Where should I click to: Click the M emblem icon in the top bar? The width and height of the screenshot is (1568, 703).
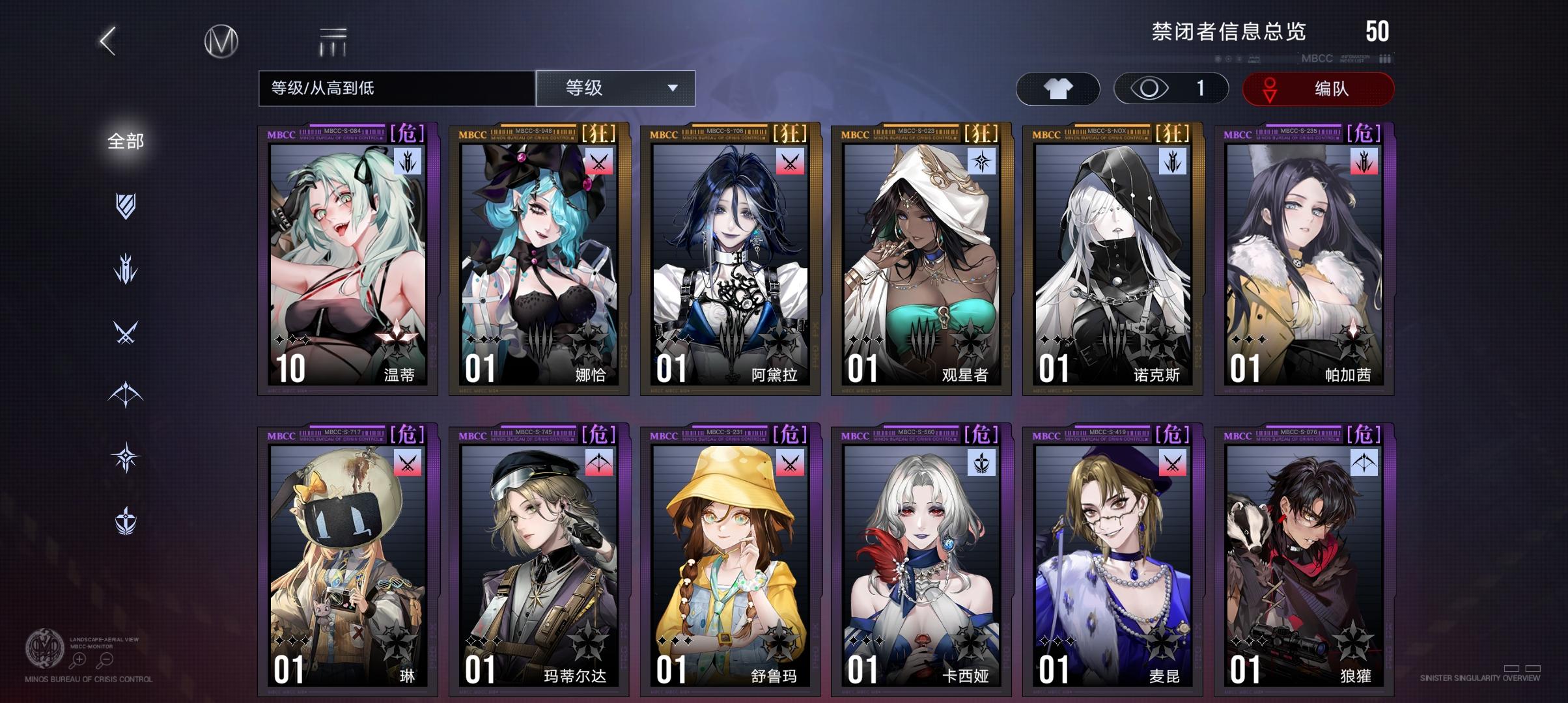(220, 42)
